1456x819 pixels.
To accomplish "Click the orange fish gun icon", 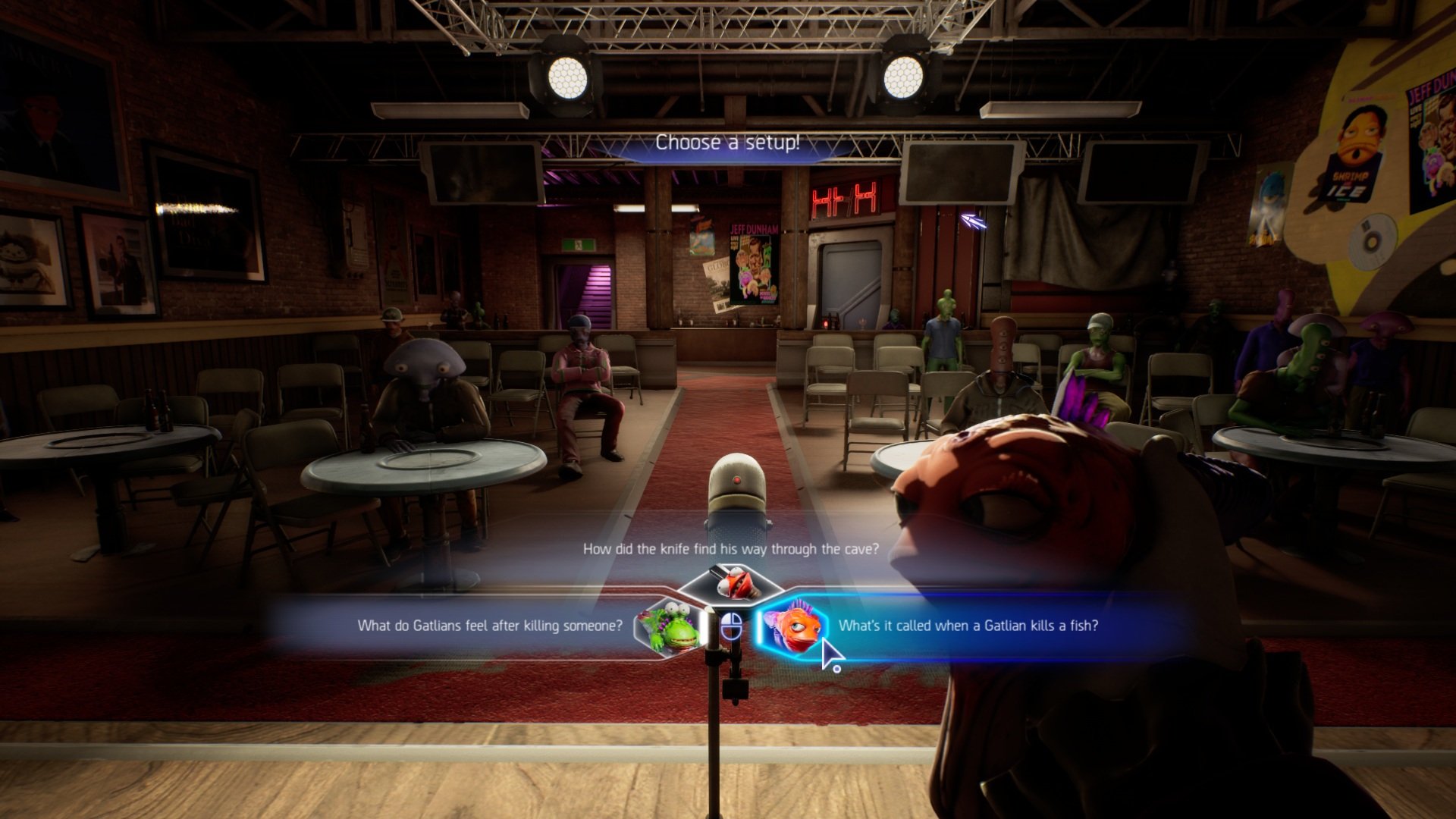I will pos(793,626).
